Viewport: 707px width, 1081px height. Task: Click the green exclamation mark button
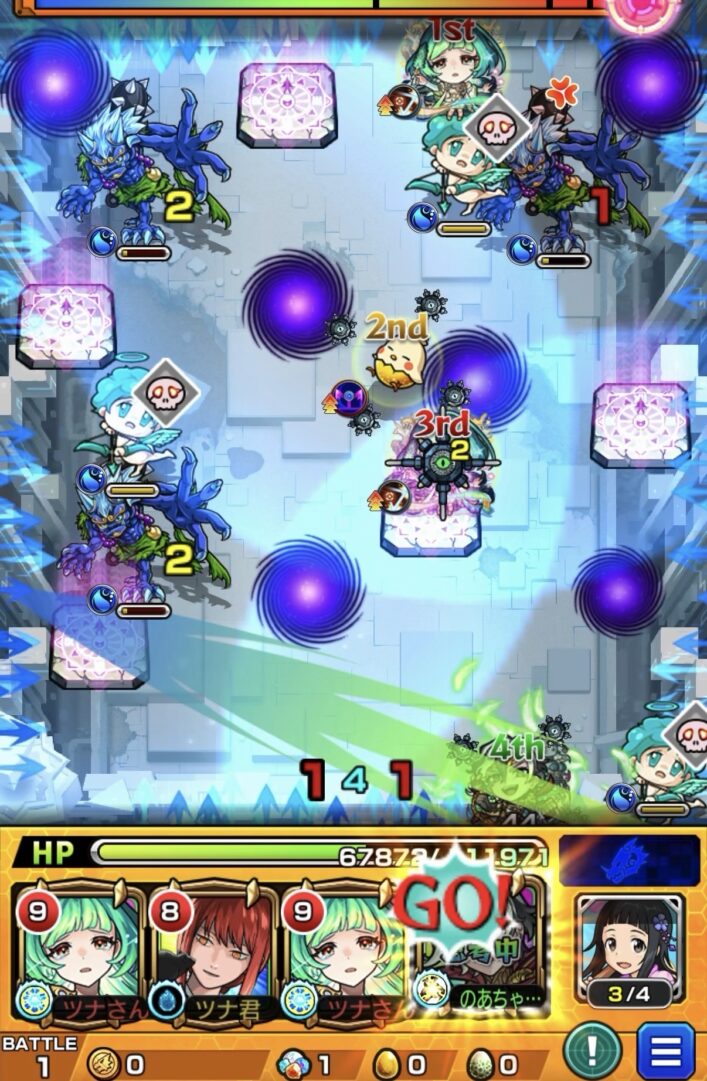591,1051
